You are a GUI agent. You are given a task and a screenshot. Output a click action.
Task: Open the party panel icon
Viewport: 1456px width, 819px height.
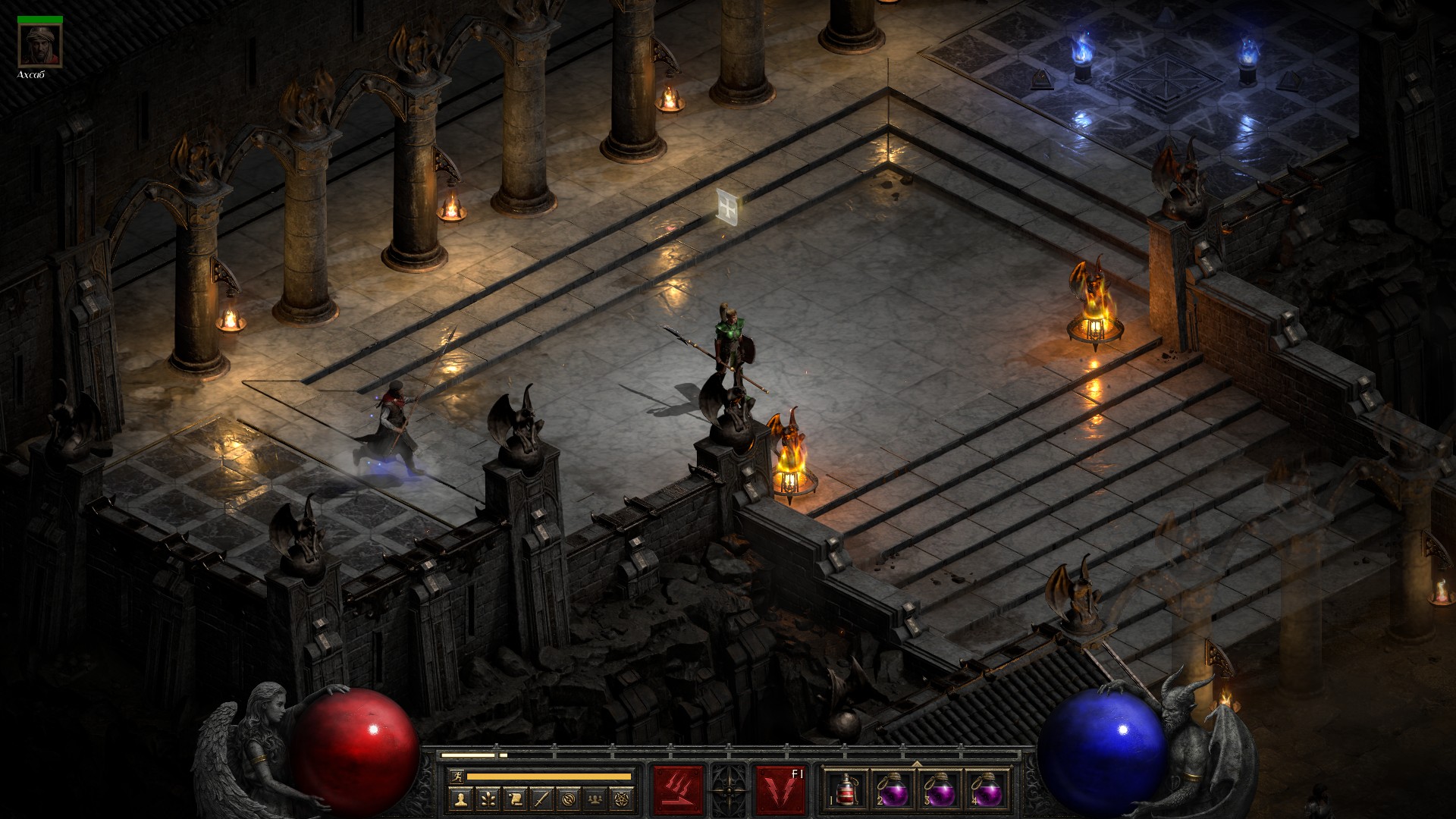click(595, 799)
